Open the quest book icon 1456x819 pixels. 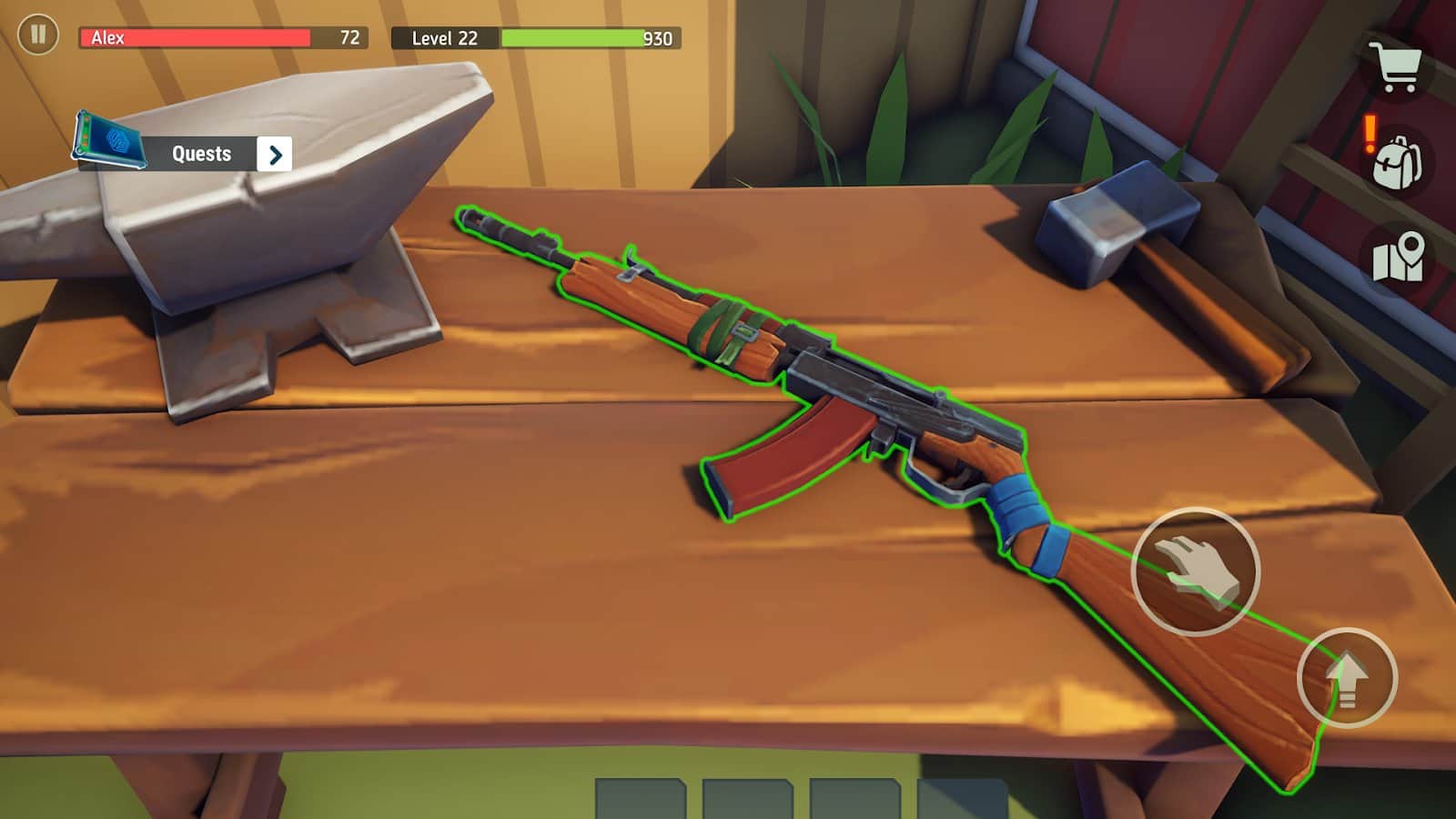pos(110,141)
